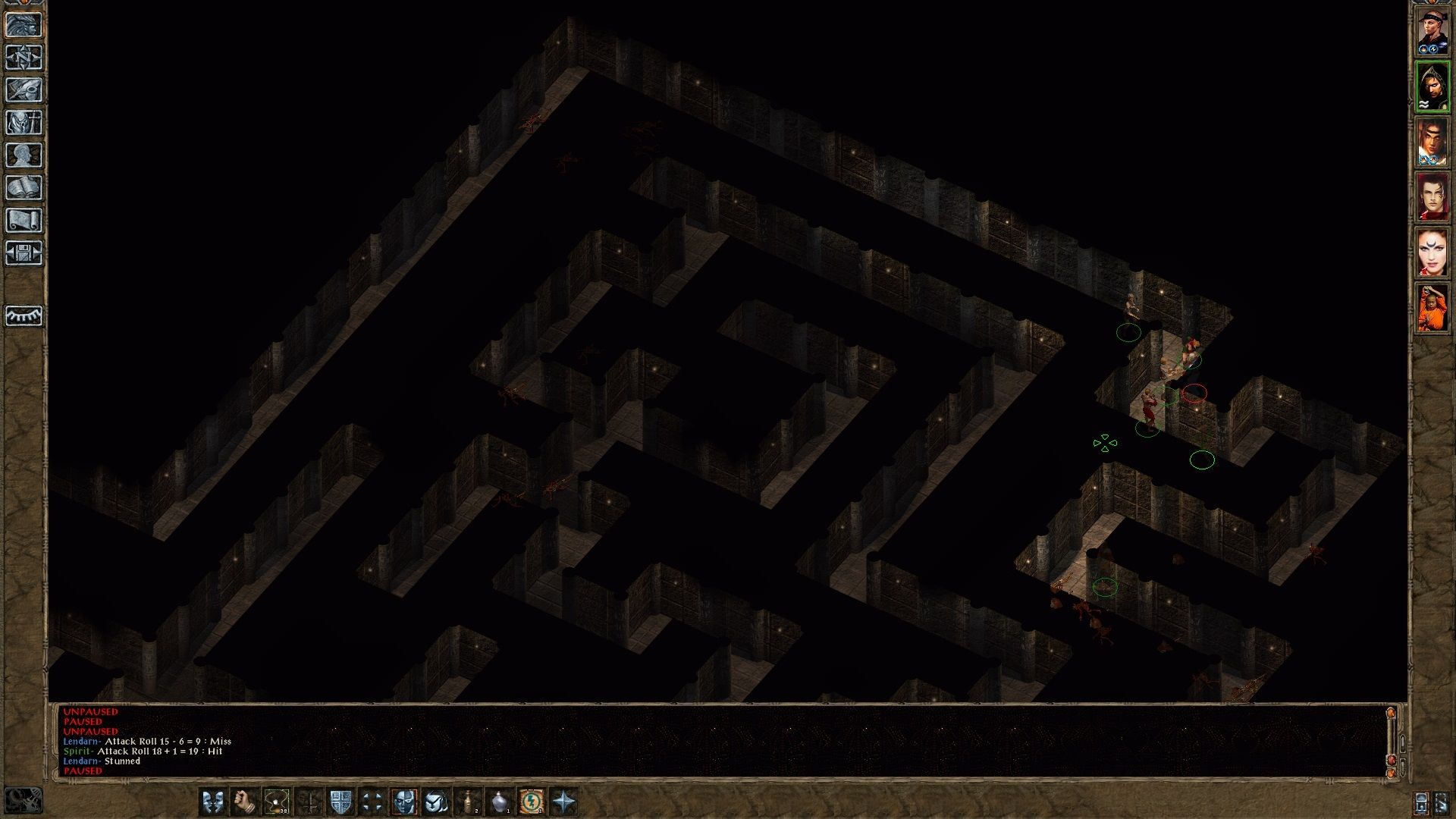Toggle the party AI eye button
This screenshot has height=819, width=1456.
[24, 315]
